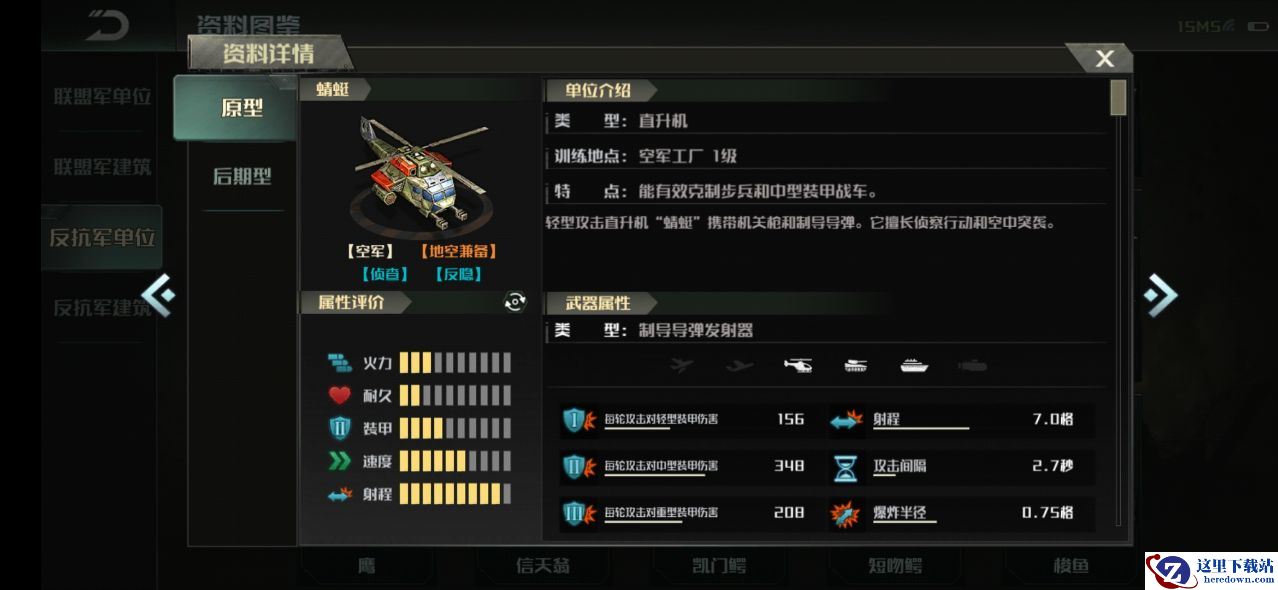This screenshot has height=590, width=1278.
Task: Select the helicopter target type icon
Action: pyautogui.click(x=798, y=366)
